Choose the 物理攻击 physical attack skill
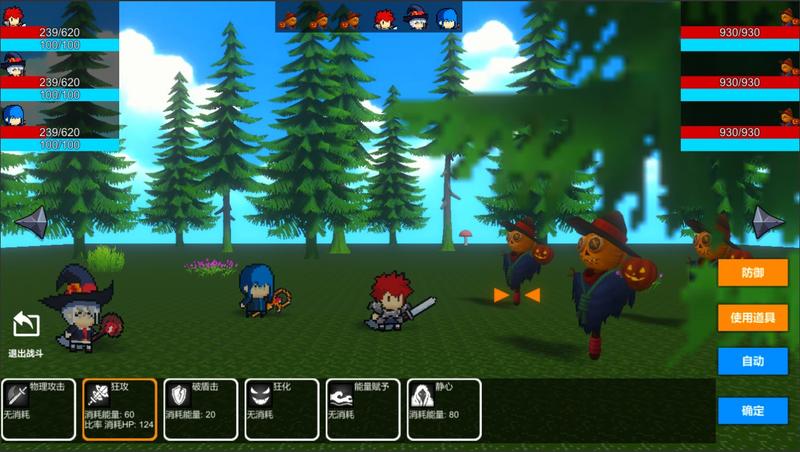Screen dimensions: 800x452 [38, 409]
